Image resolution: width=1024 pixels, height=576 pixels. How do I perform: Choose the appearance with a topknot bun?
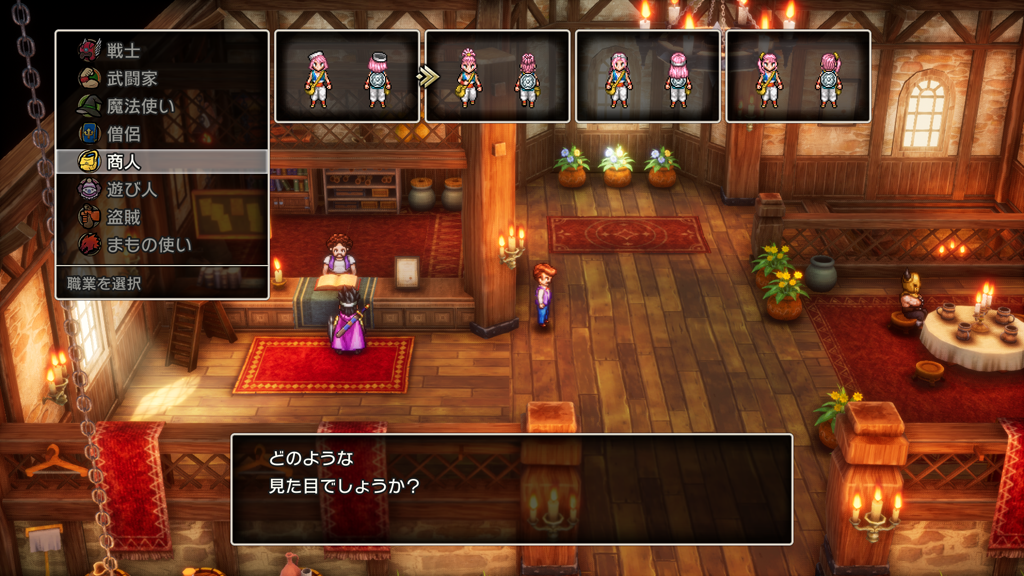497,77
